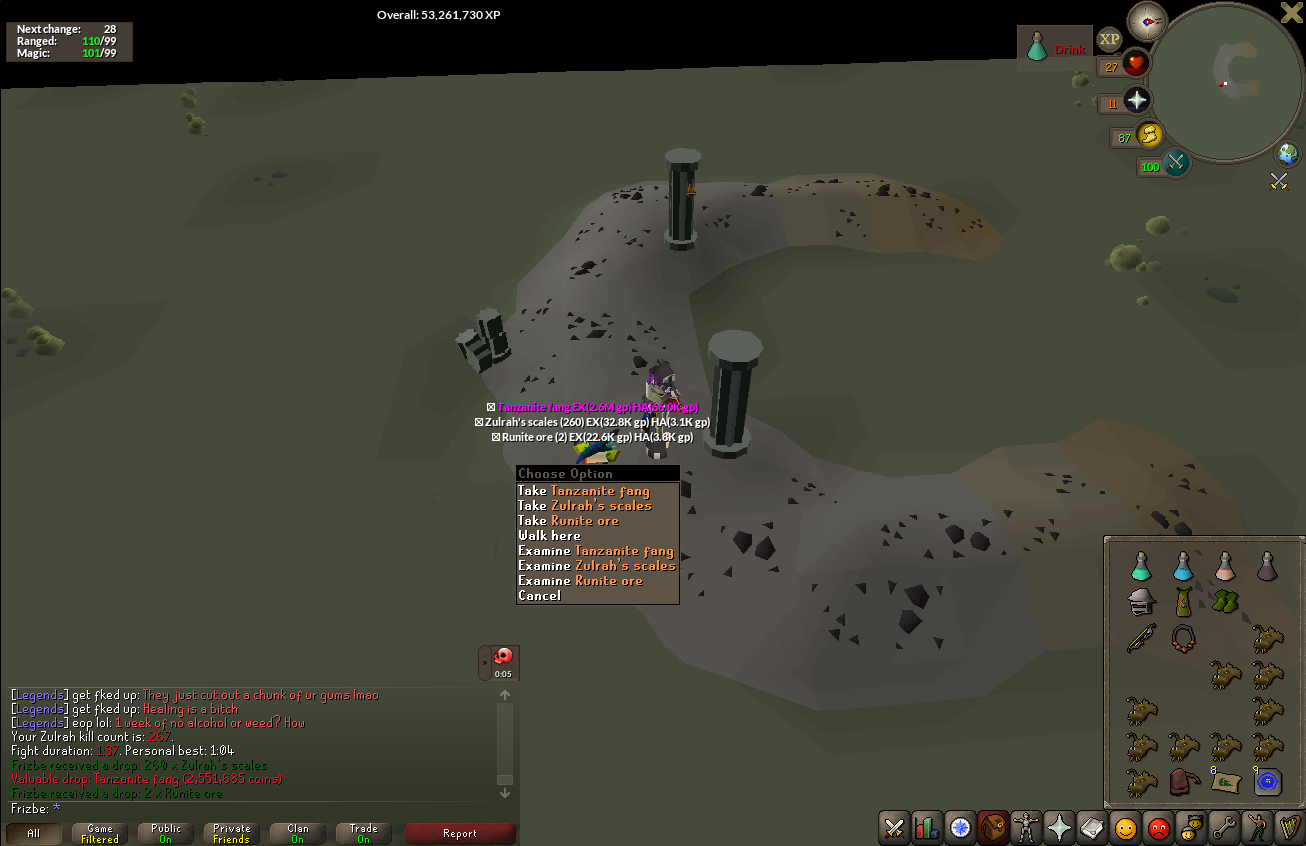Choose Walk here from options menu

(548, 535)
